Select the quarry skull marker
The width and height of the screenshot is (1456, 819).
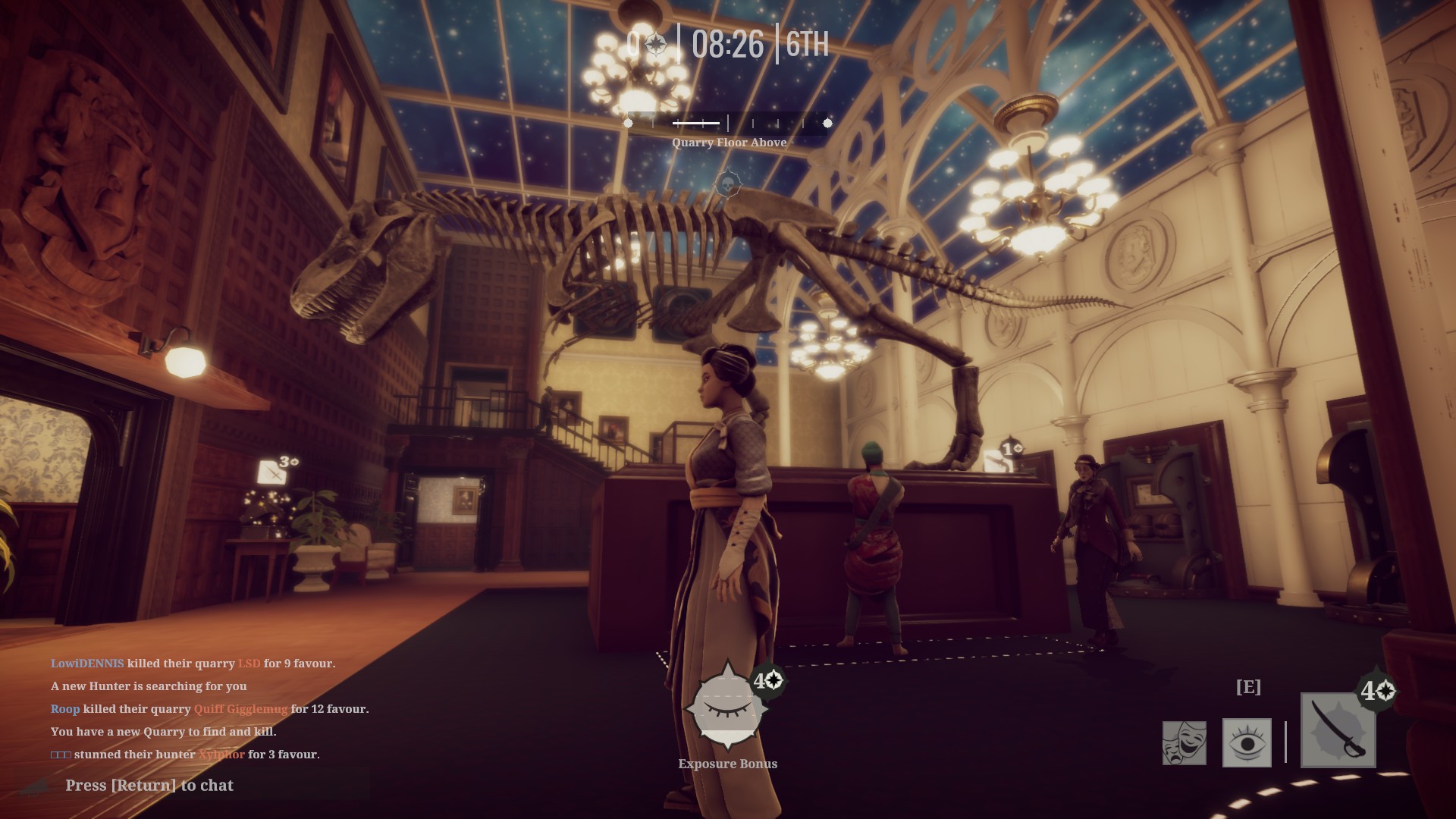pyautogui.click(x=727, y=184)
